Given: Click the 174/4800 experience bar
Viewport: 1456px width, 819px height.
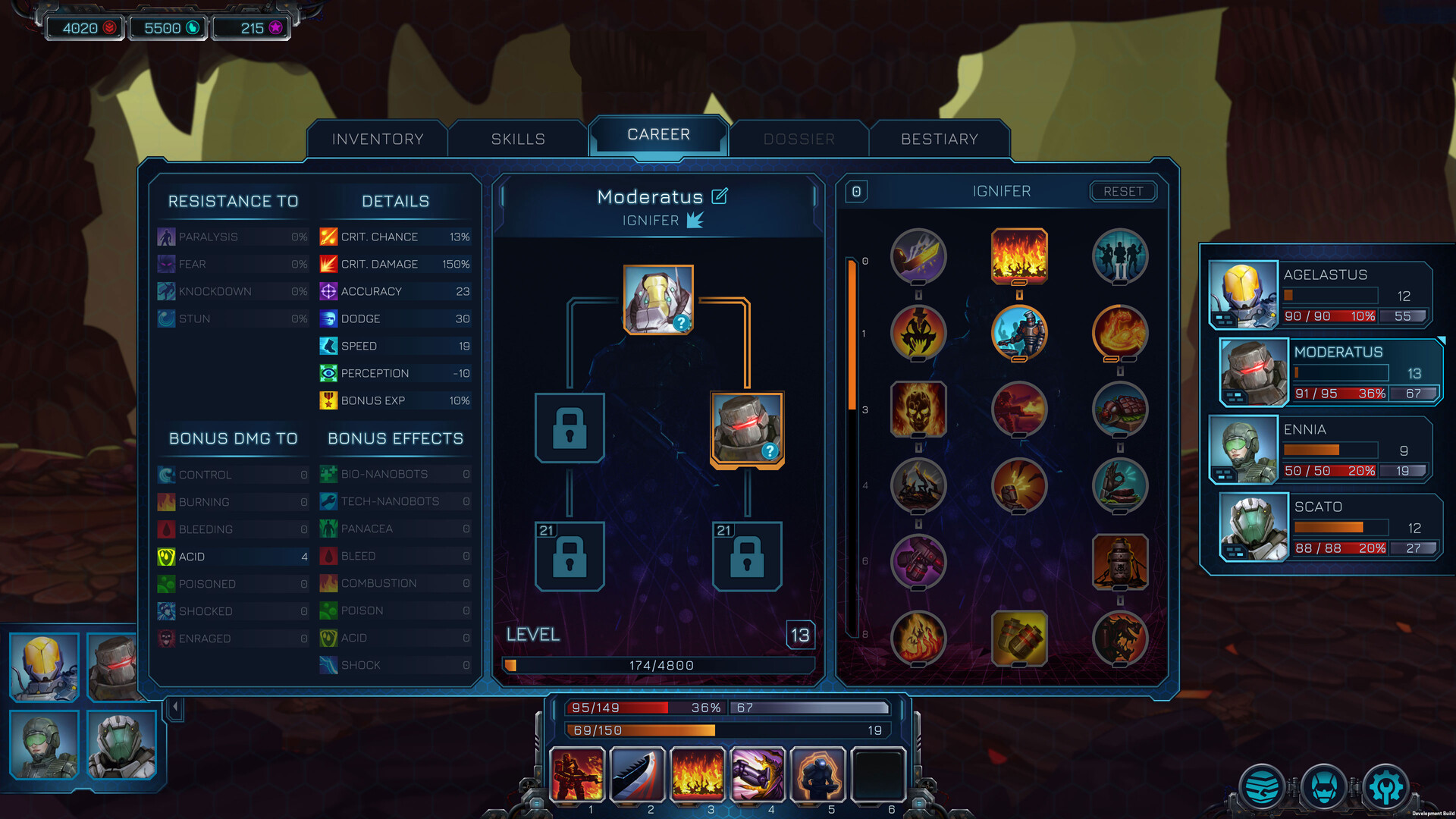Looking at the screenshot, I should click(x=658, y=665).
